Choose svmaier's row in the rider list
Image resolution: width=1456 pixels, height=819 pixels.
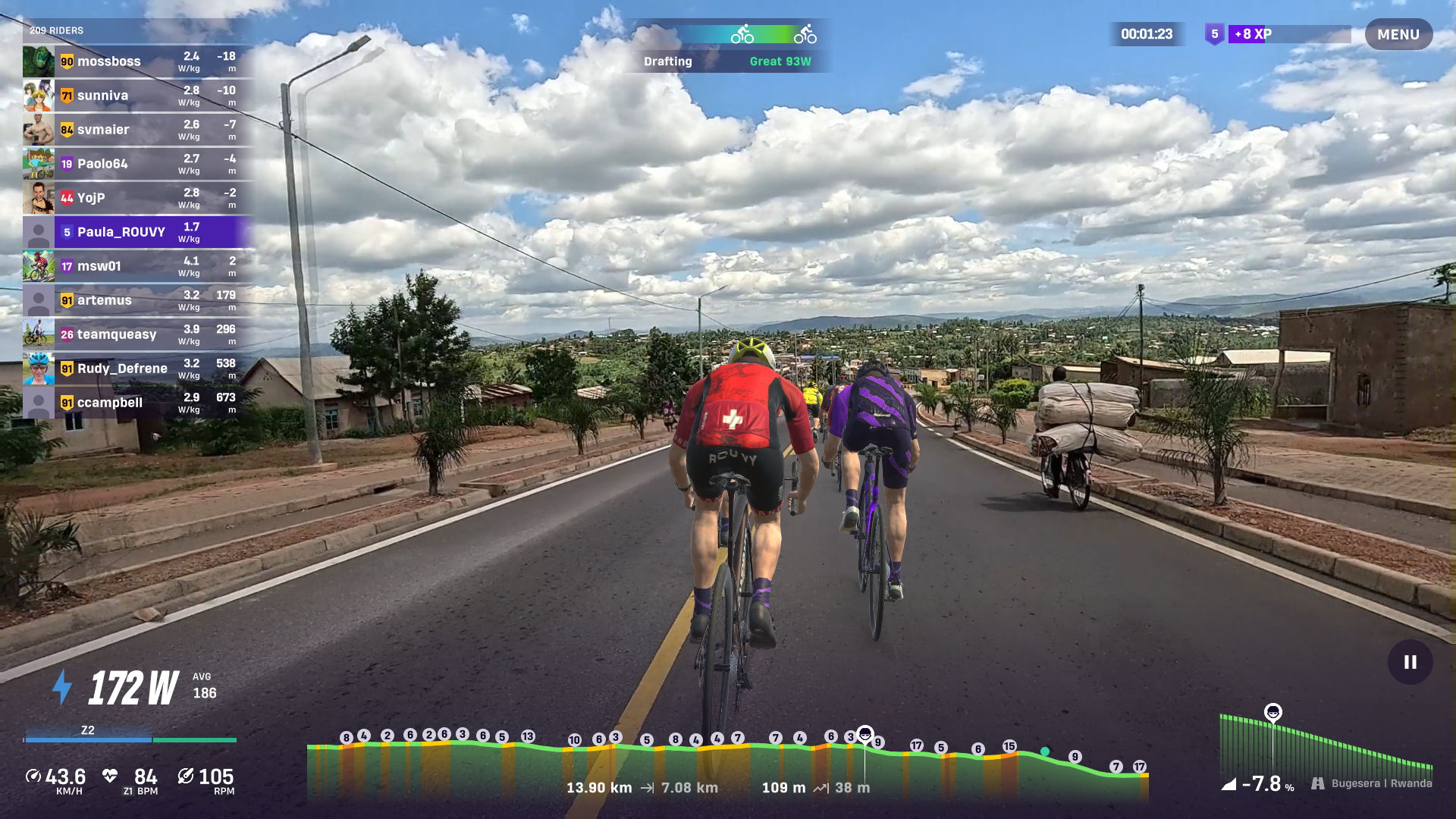pos(138,130)
